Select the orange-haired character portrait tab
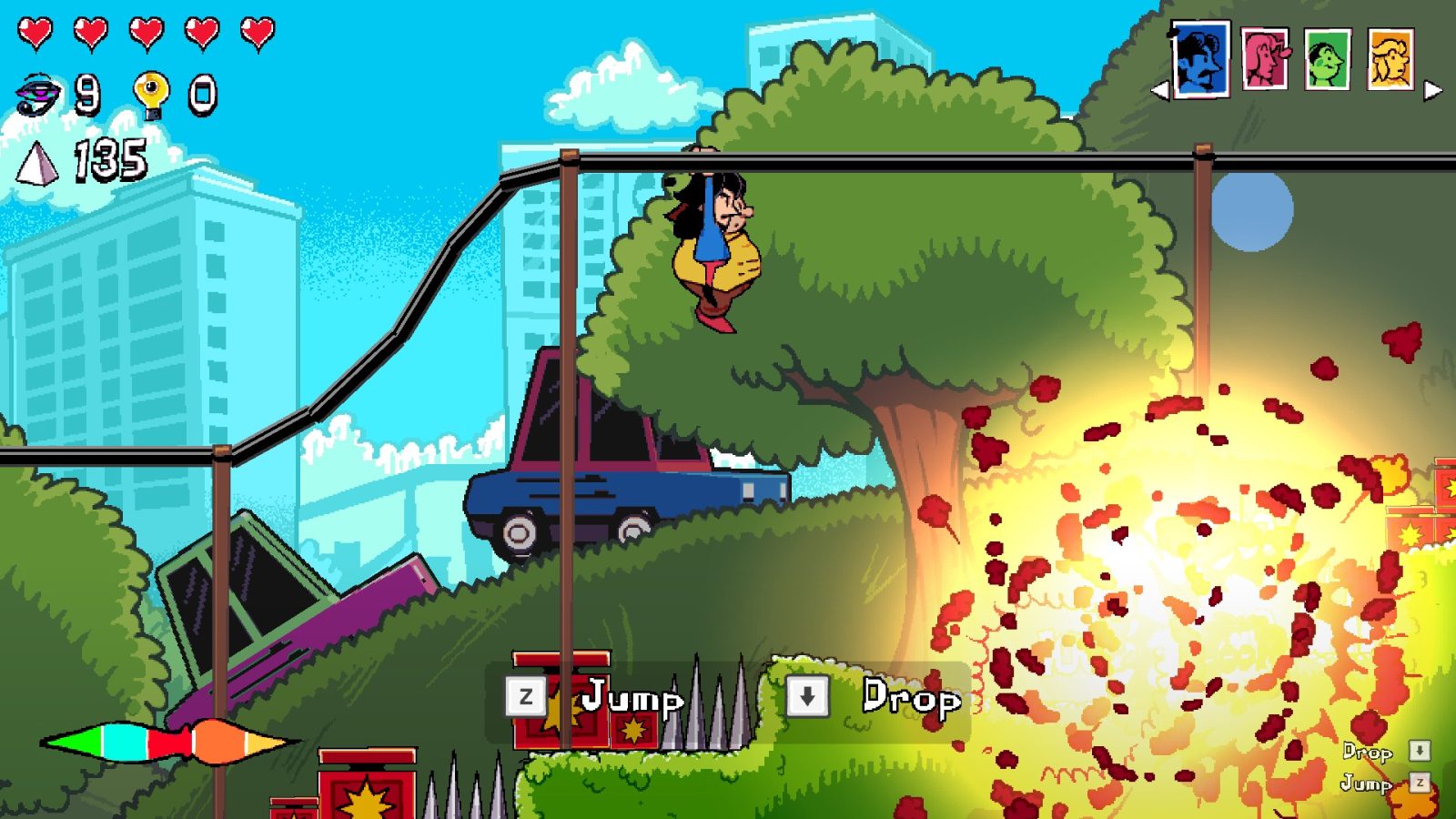The height and width of the screenshot is (819, 1456). click(1392, 56)
